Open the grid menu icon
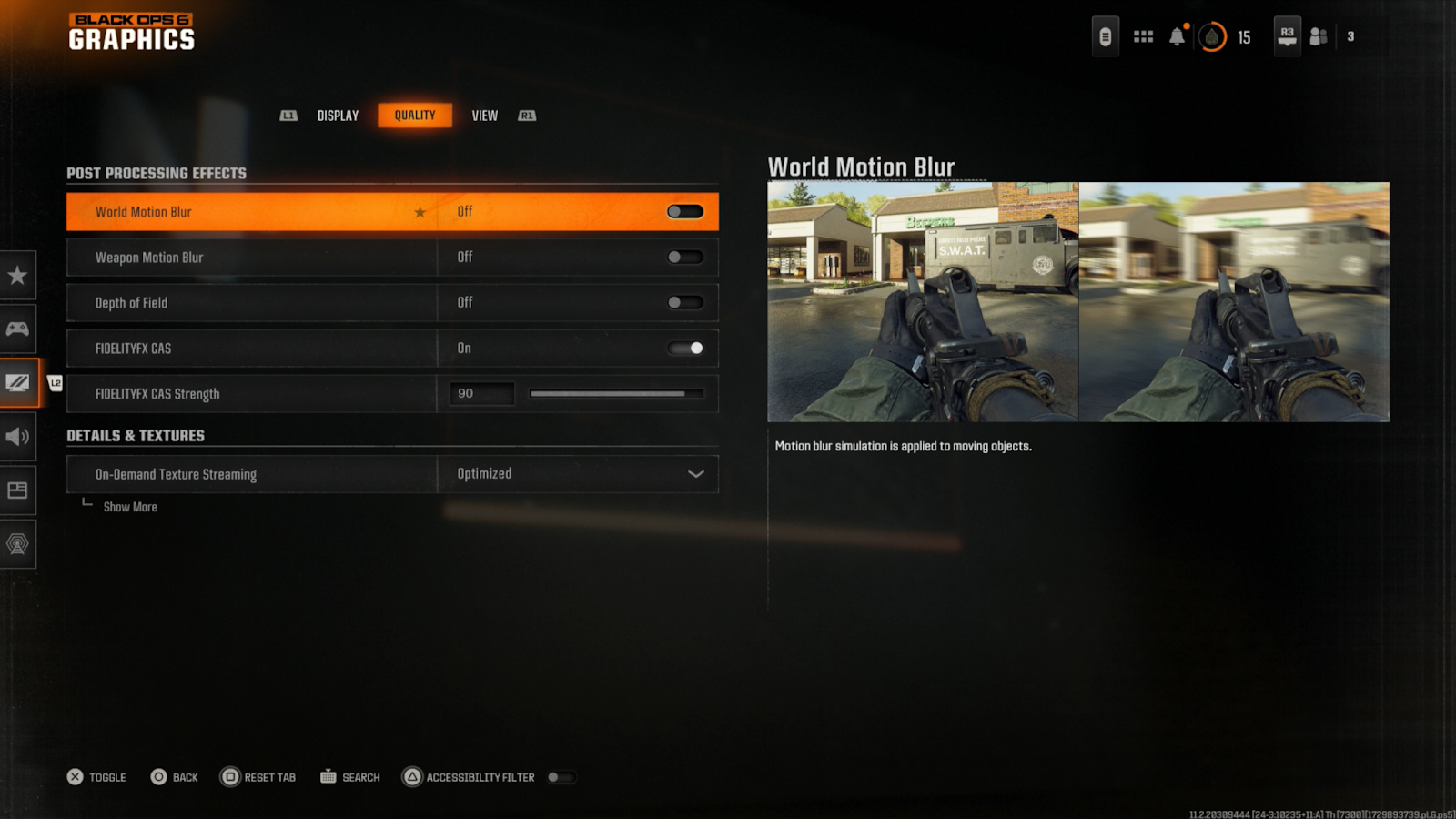This screenshot has width=1456, height=819. click(1143, 36)
